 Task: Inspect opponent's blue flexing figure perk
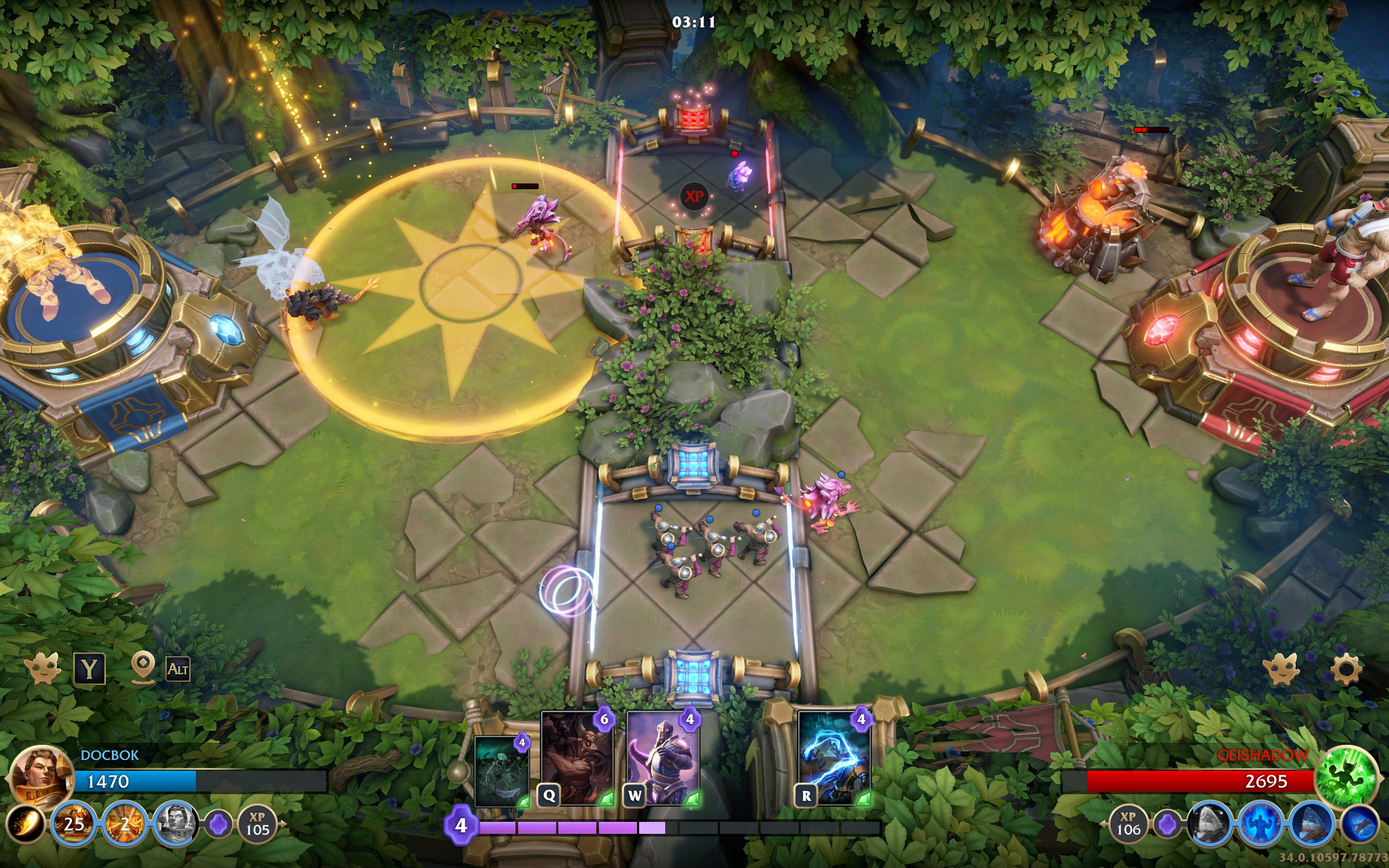1261,825
